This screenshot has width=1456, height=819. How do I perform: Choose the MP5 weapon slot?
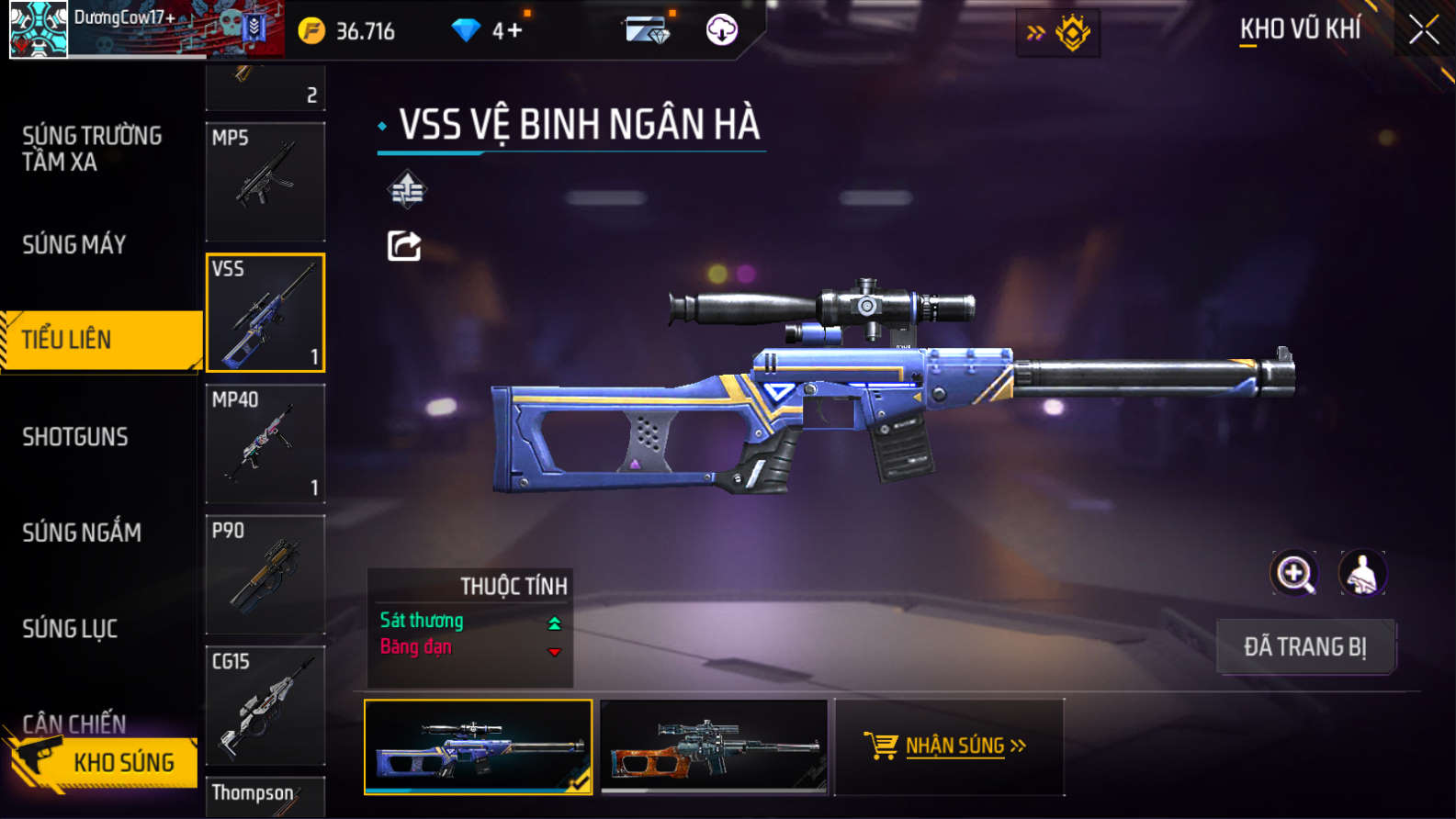click(x=265, y=182)
